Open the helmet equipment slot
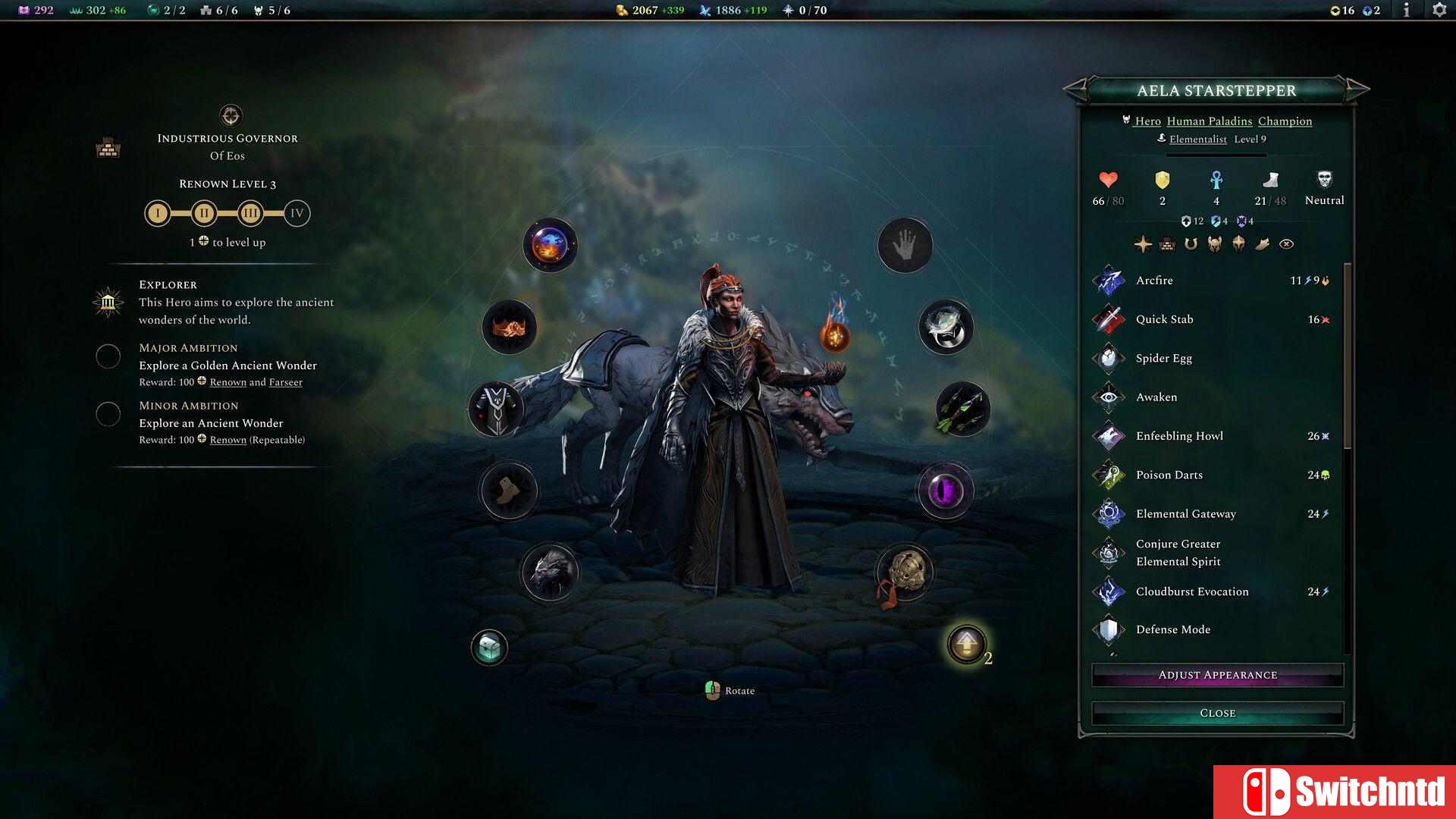This screenshot has width=1456, height=819. click(509, 327)
